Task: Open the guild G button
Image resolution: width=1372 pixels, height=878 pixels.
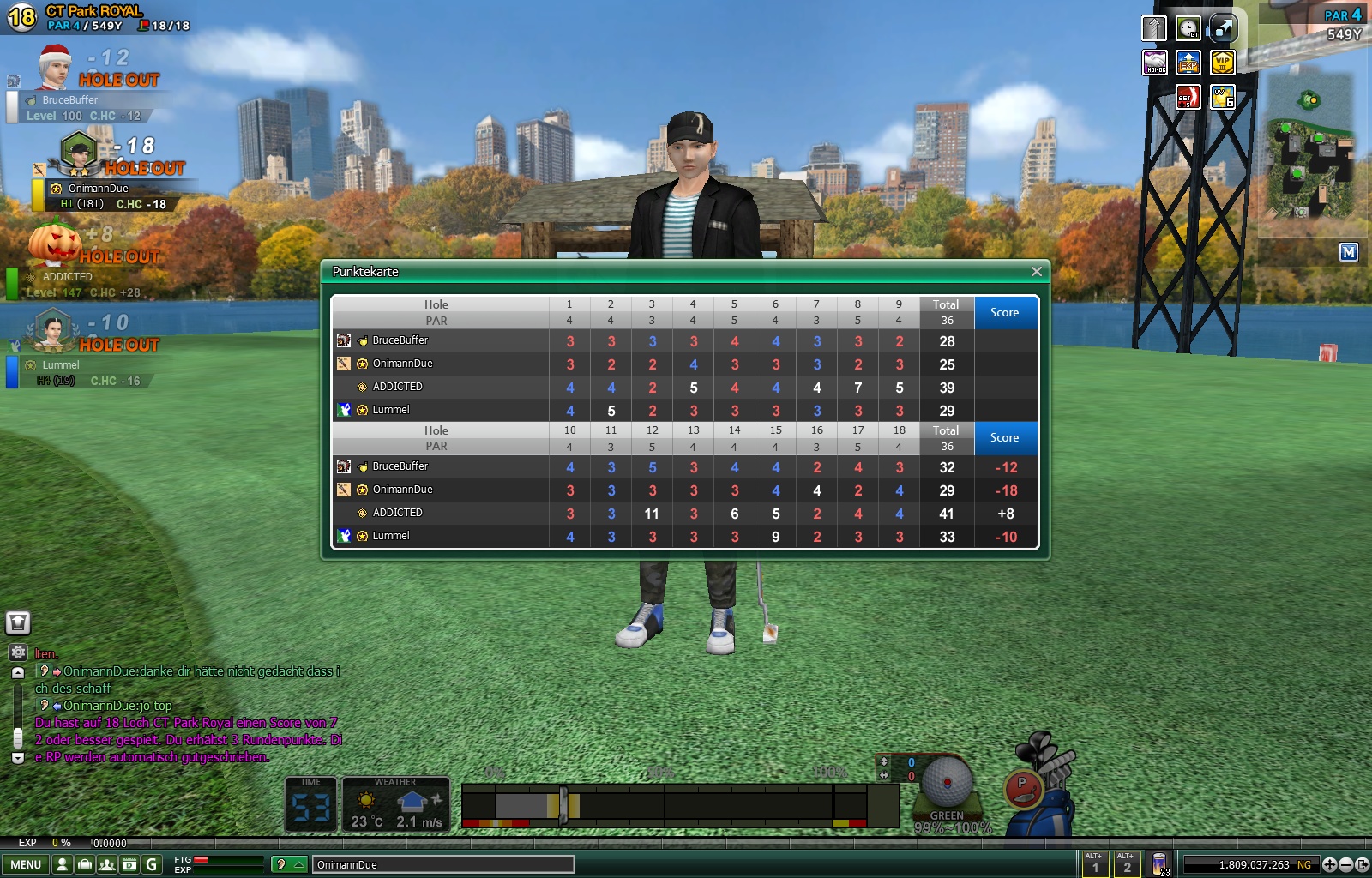Action: tap(152, 864)
